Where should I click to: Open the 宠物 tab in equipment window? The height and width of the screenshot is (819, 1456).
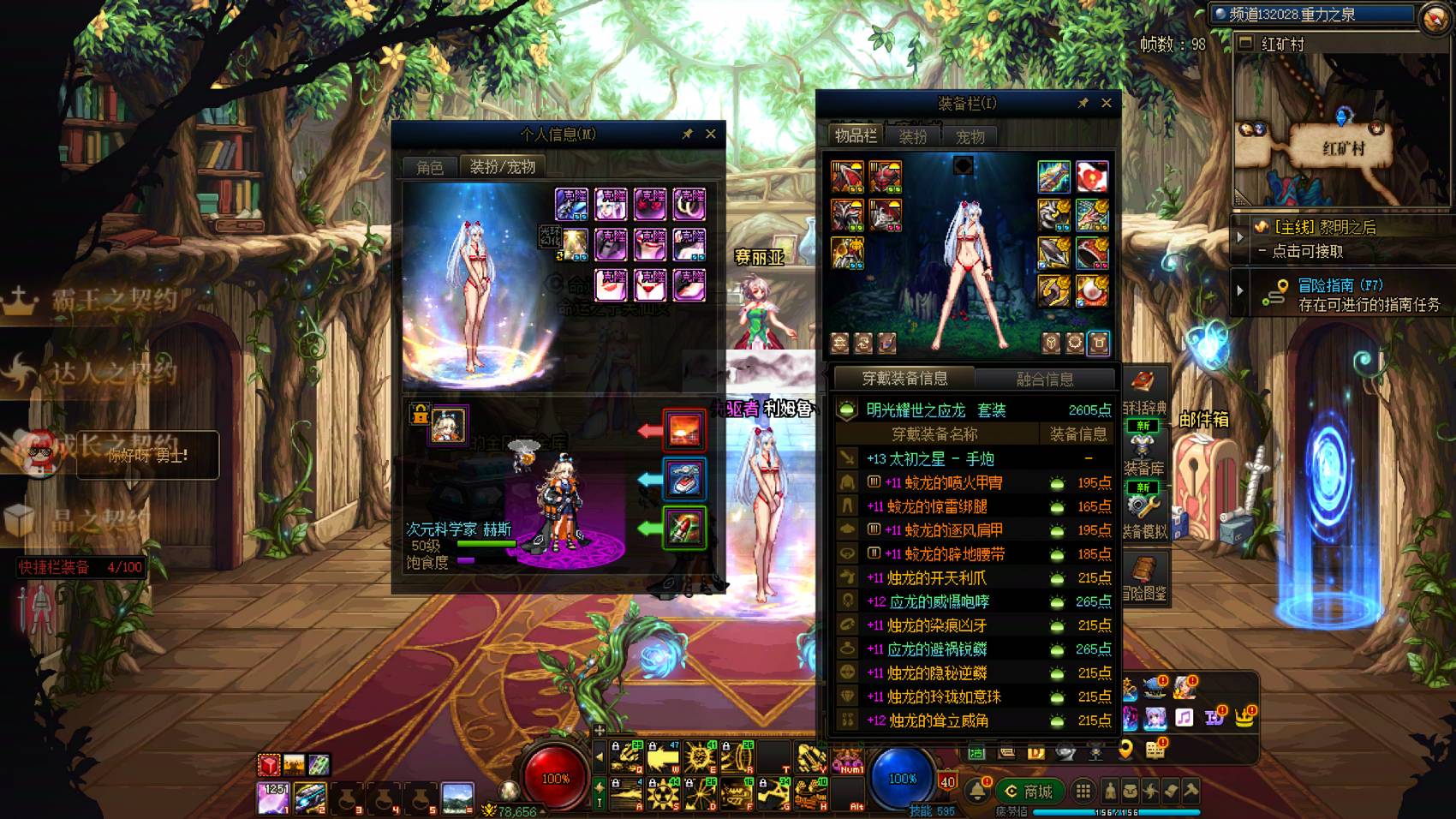pyautogui.click(x=970, y=137)
